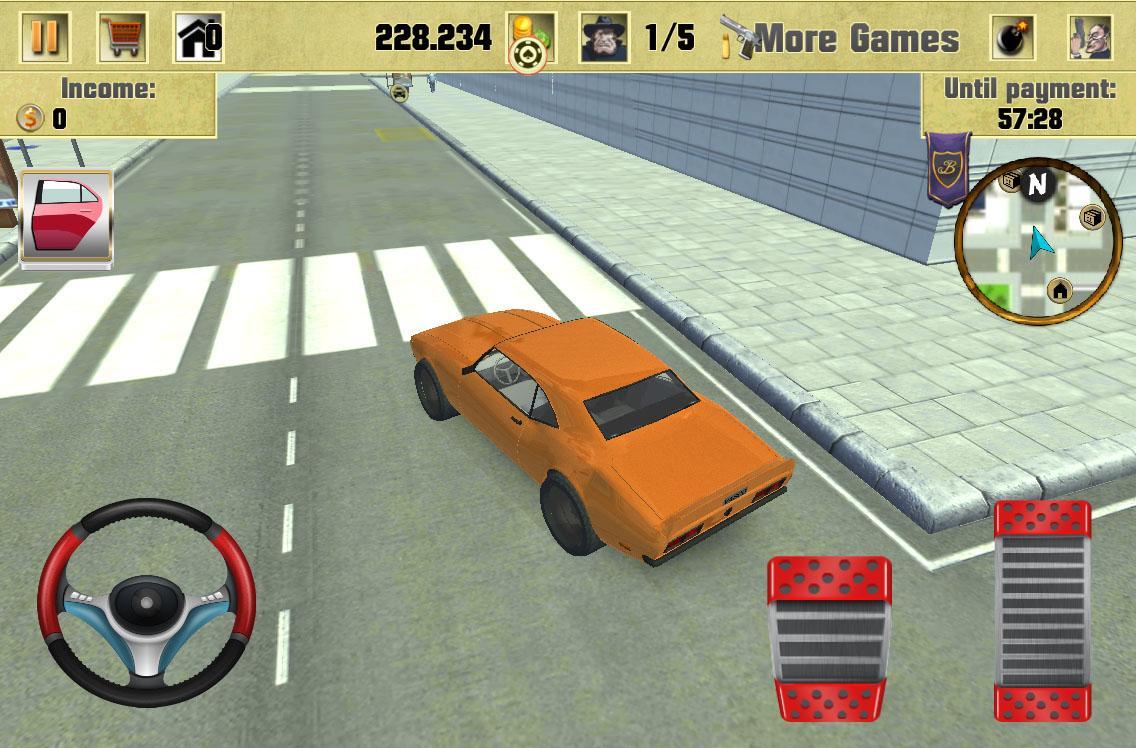Open the circular minimap
This screenshot has height=748, width=1136.
click(1038, 241)
